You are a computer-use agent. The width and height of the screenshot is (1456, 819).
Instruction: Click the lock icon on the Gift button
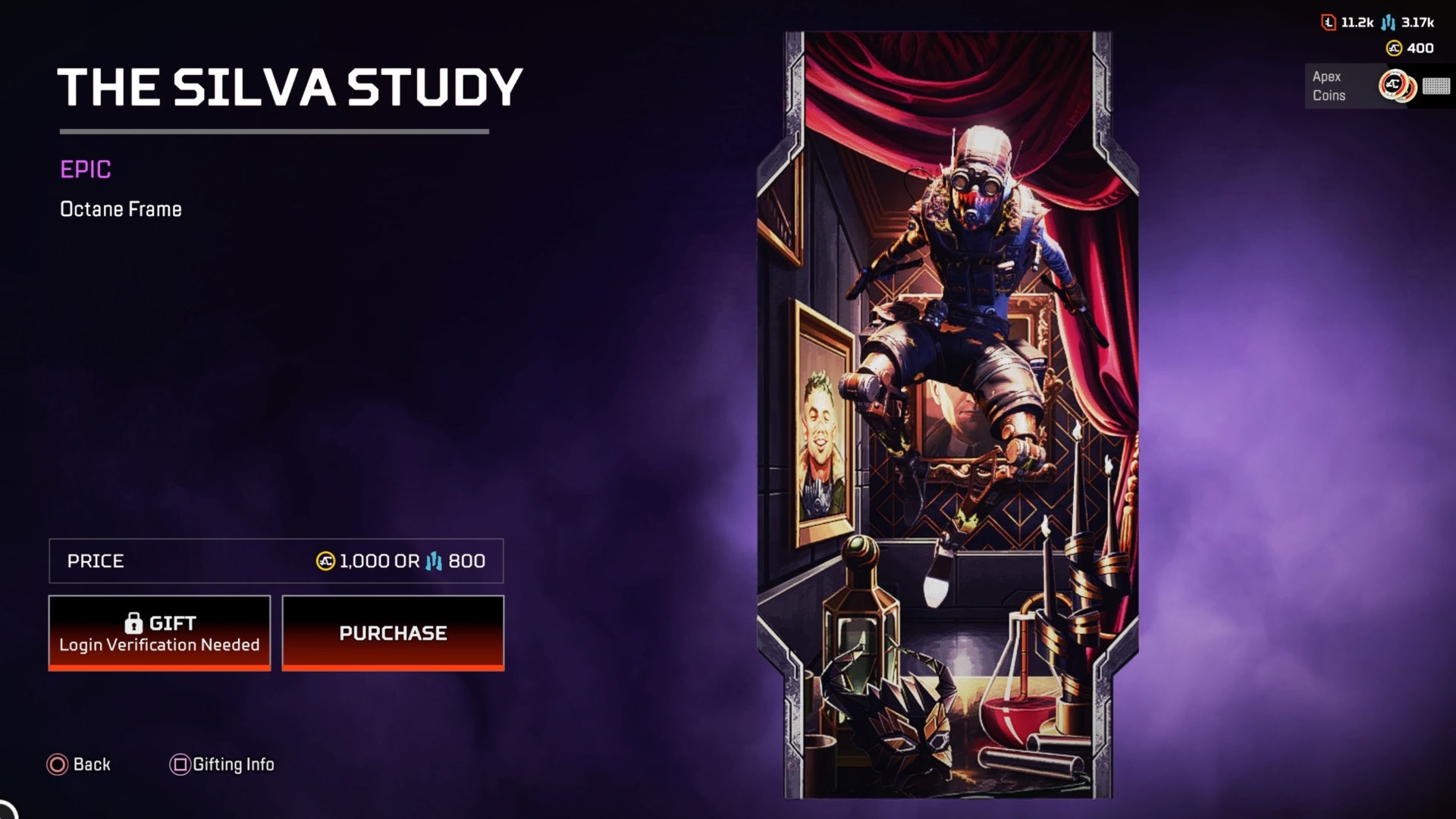(x=135, y=622)
